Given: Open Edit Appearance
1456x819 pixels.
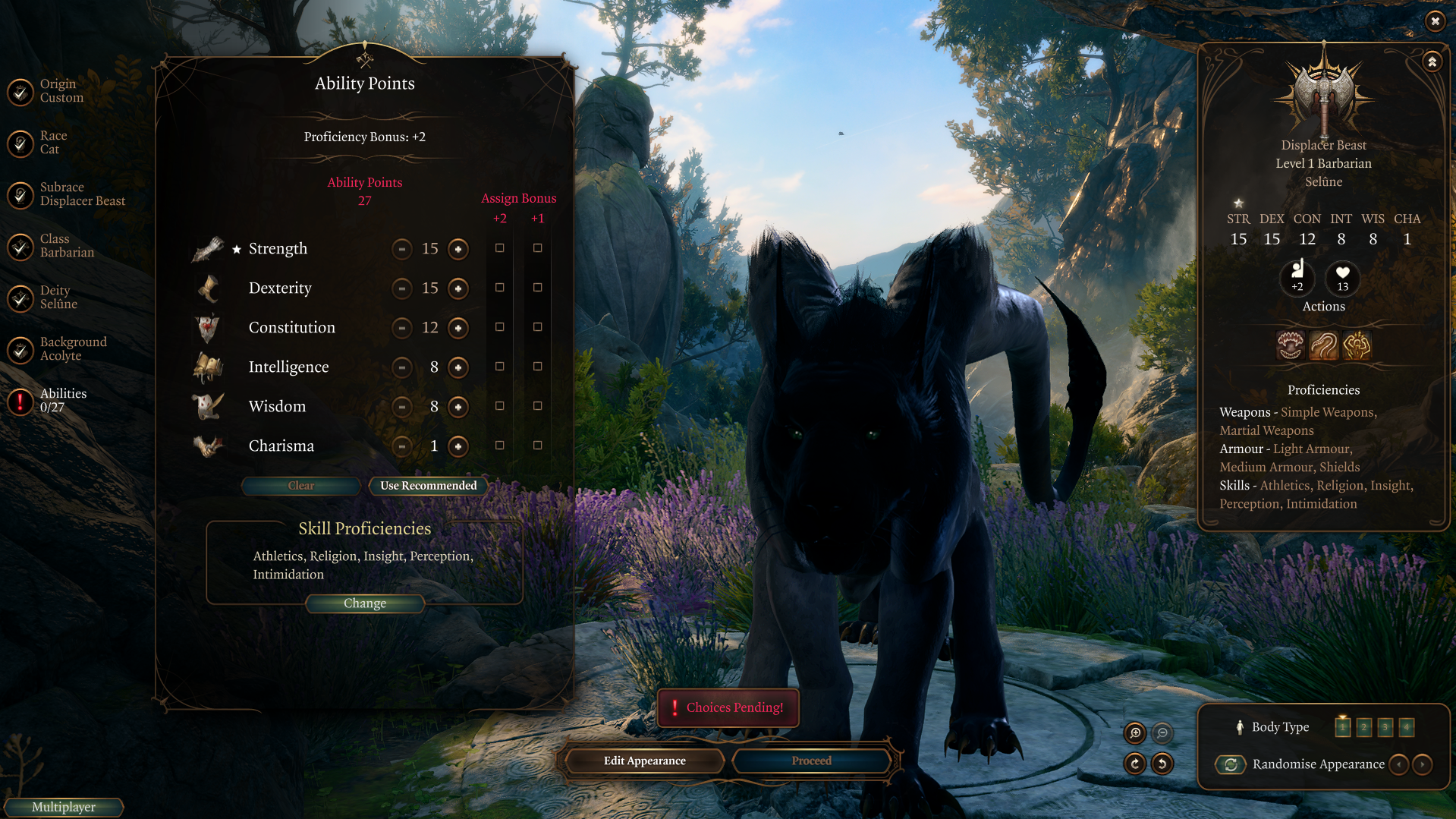Looking at the screenshot, I should pos(645,761).
